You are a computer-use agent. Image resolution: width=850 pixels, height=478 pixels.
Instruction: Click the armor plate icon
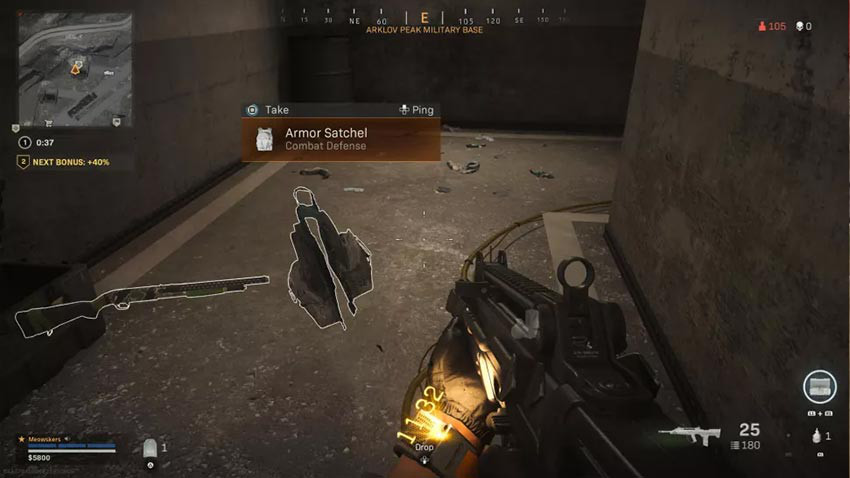click(151, 449)
